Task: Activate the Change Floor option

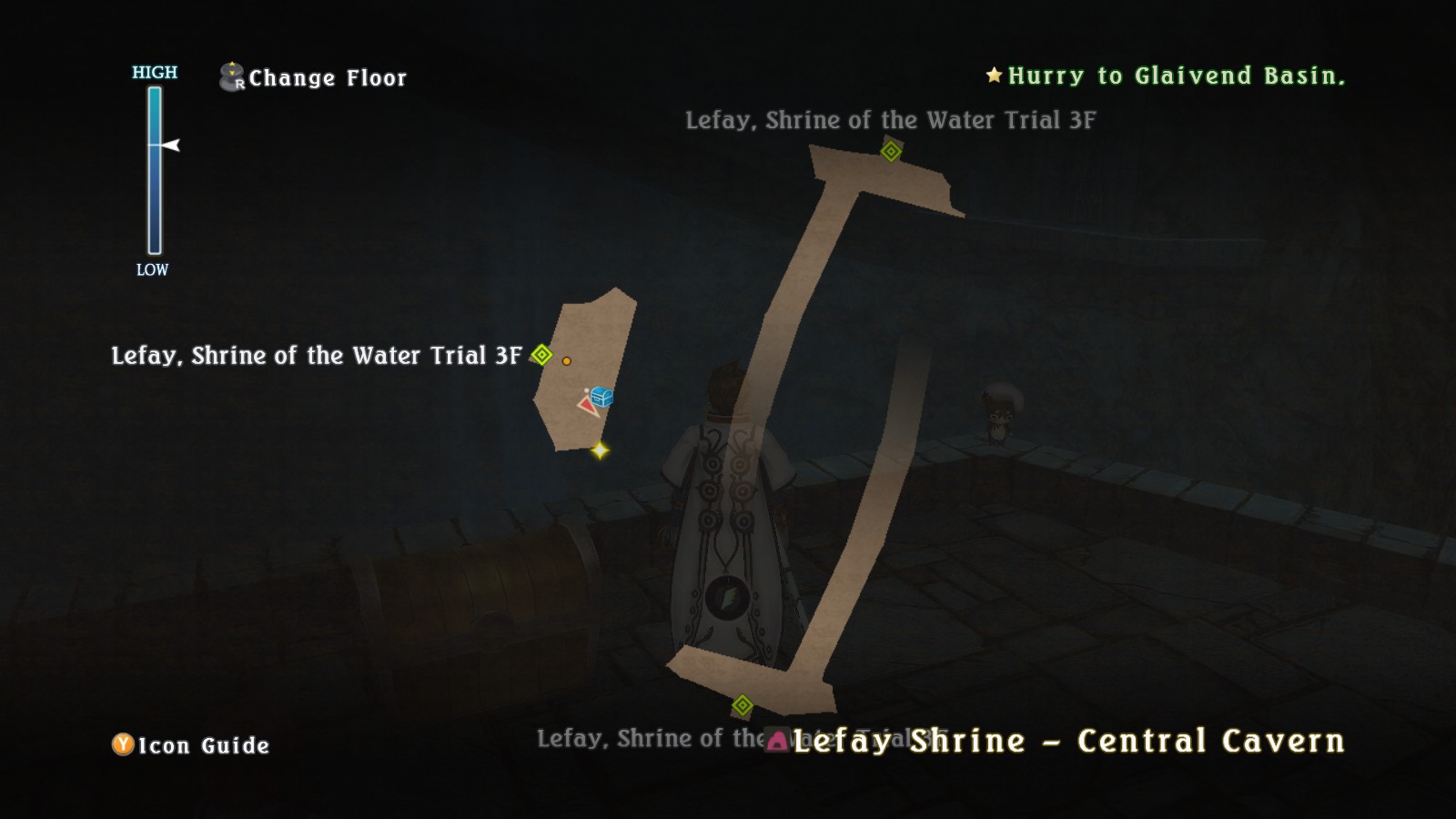Action: click(x=328, y=78)
